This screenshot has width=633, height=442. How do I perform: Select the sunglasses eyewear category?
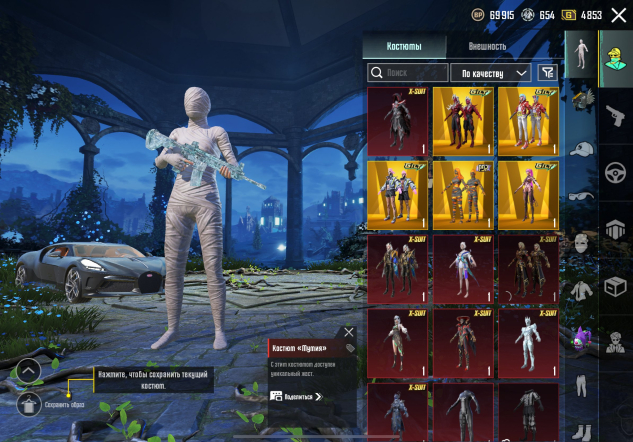(582, 196)
